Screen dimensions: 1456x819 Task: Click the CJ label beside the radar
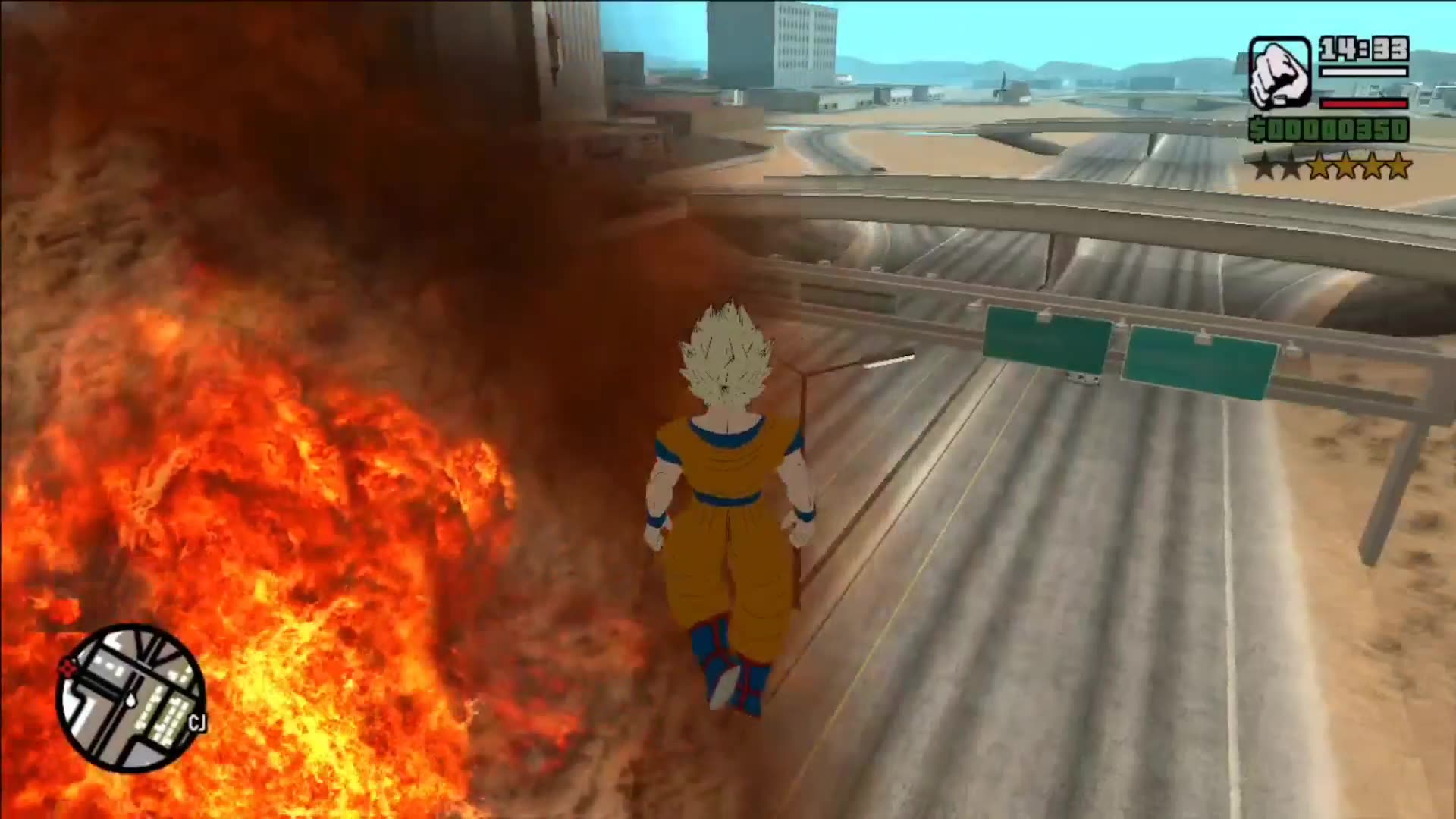coord(198,722)
